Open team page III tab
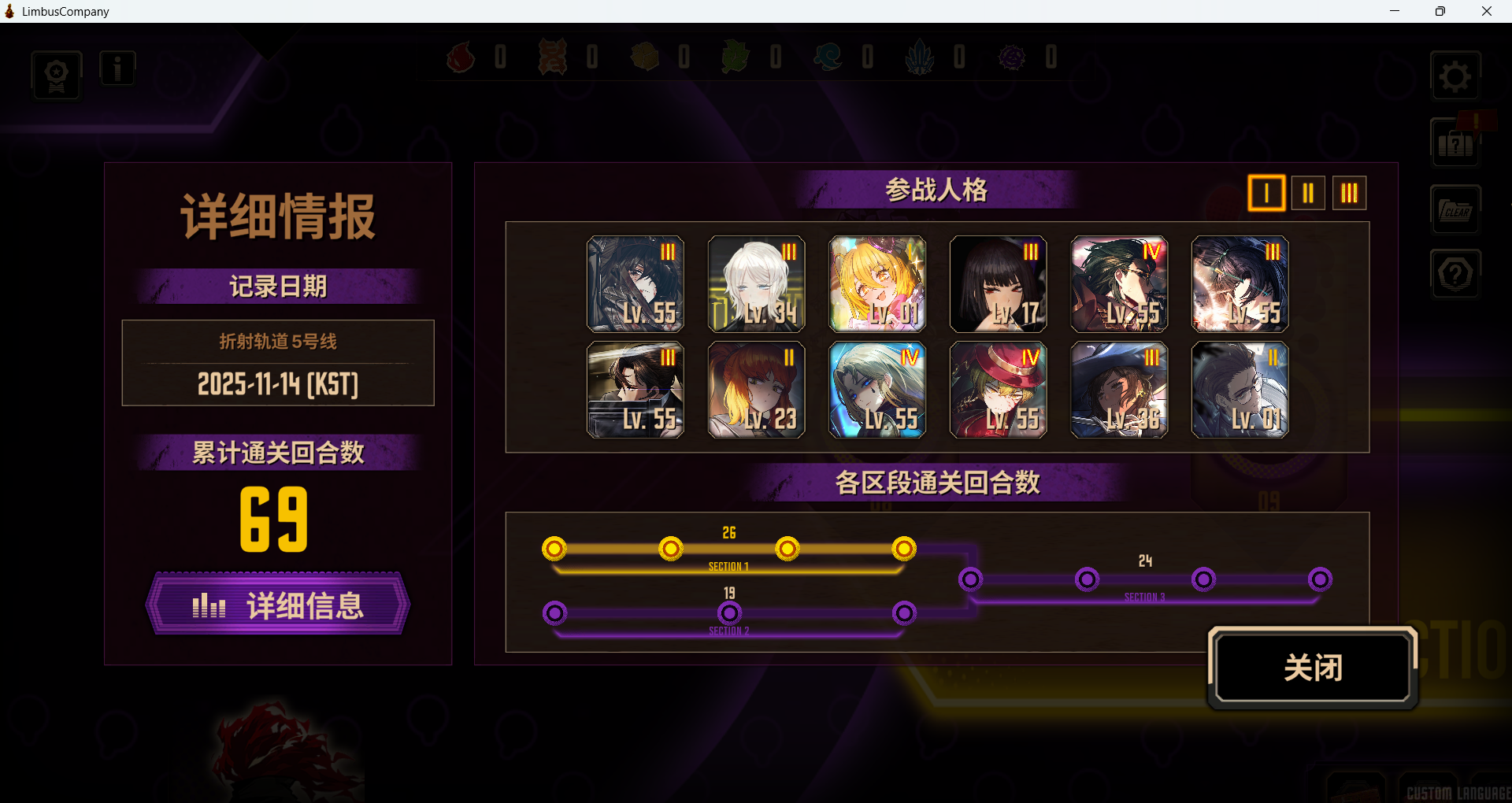Image resolution: width=1512 pixels, height=803 pixels. (x=1349, y=193)
